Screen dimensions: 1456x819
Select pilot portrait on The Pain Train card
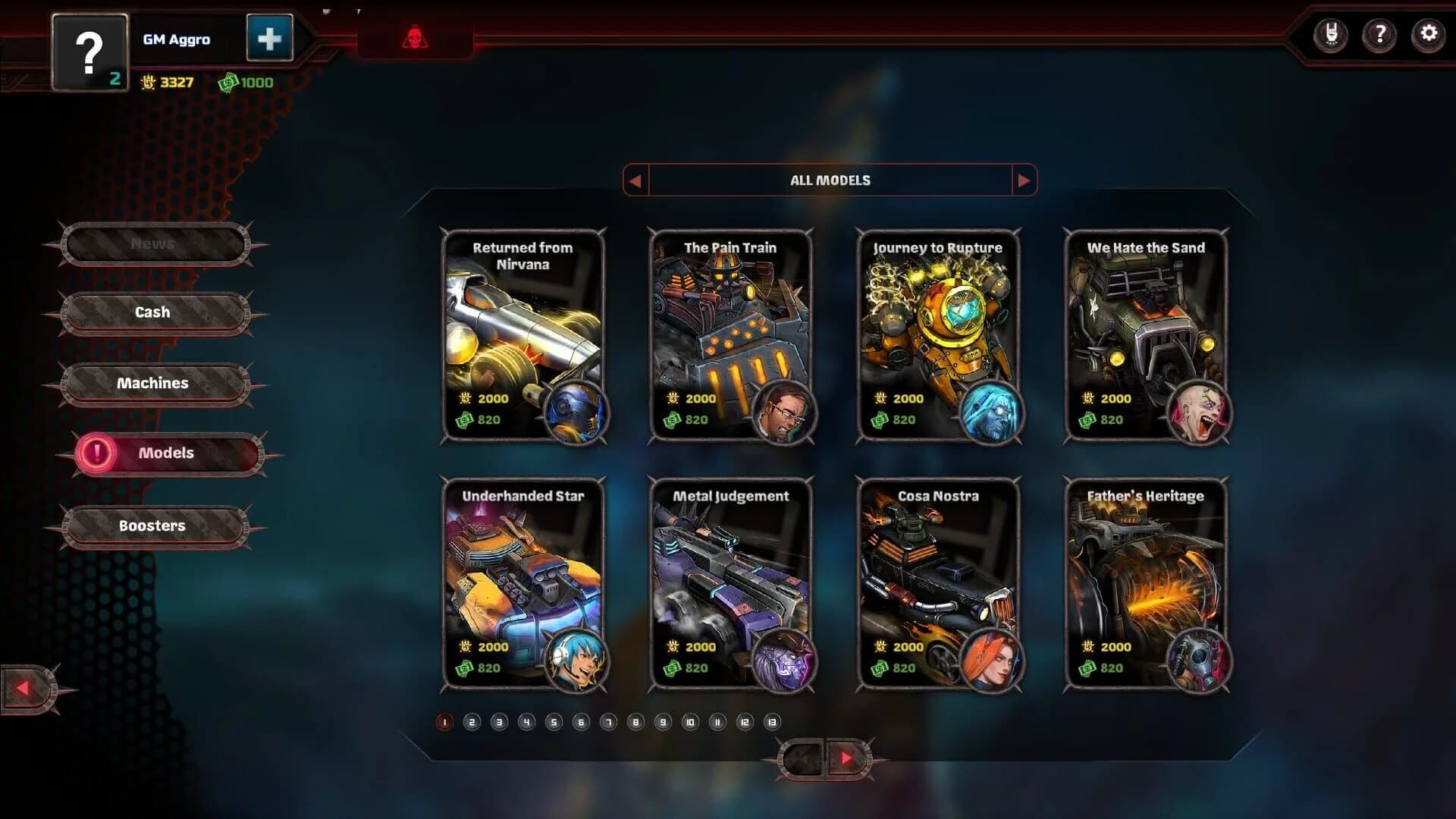(787, 413)
